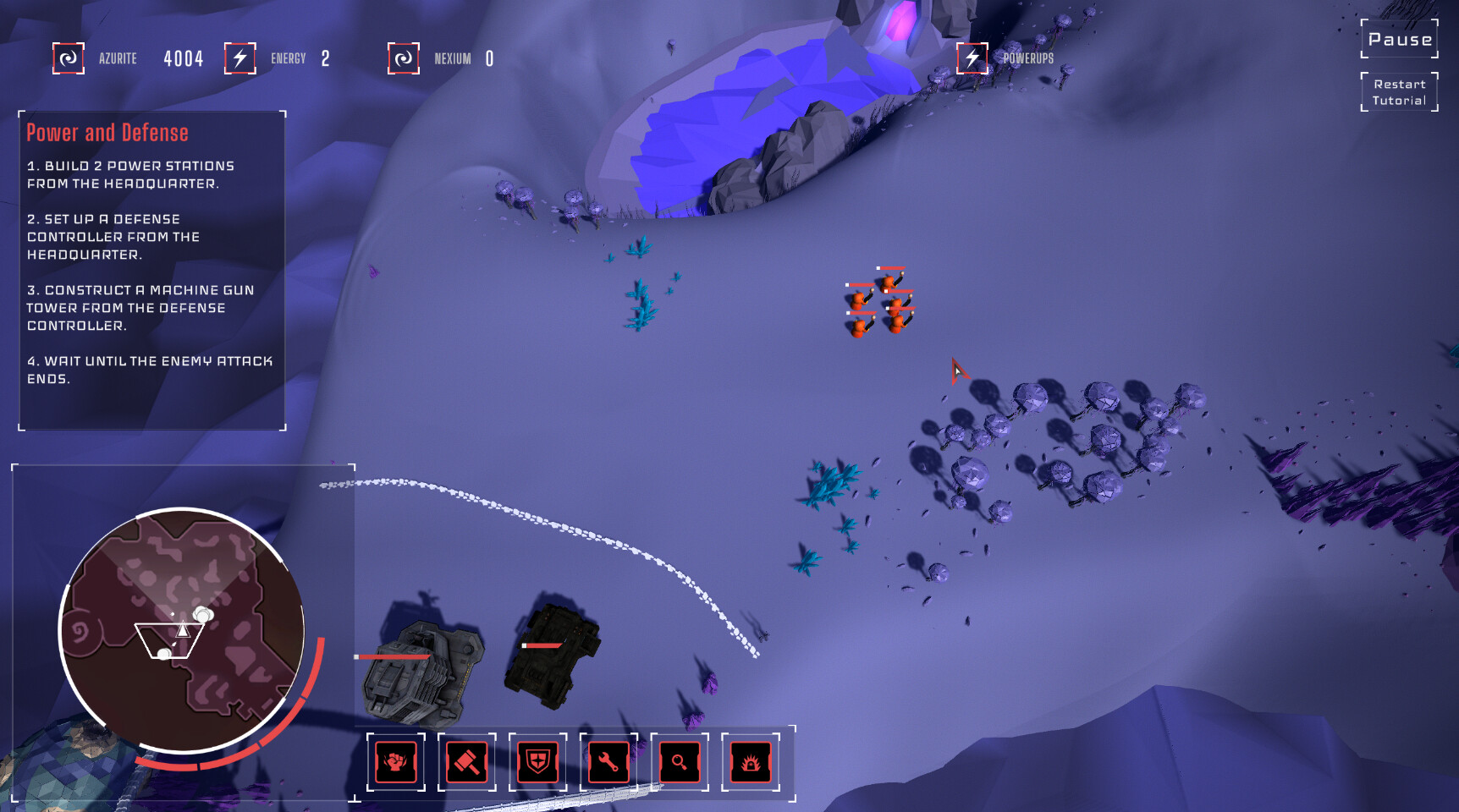Click the Restart Tutorial button
Screen dimensions: 1459x812
point(1398,91)
